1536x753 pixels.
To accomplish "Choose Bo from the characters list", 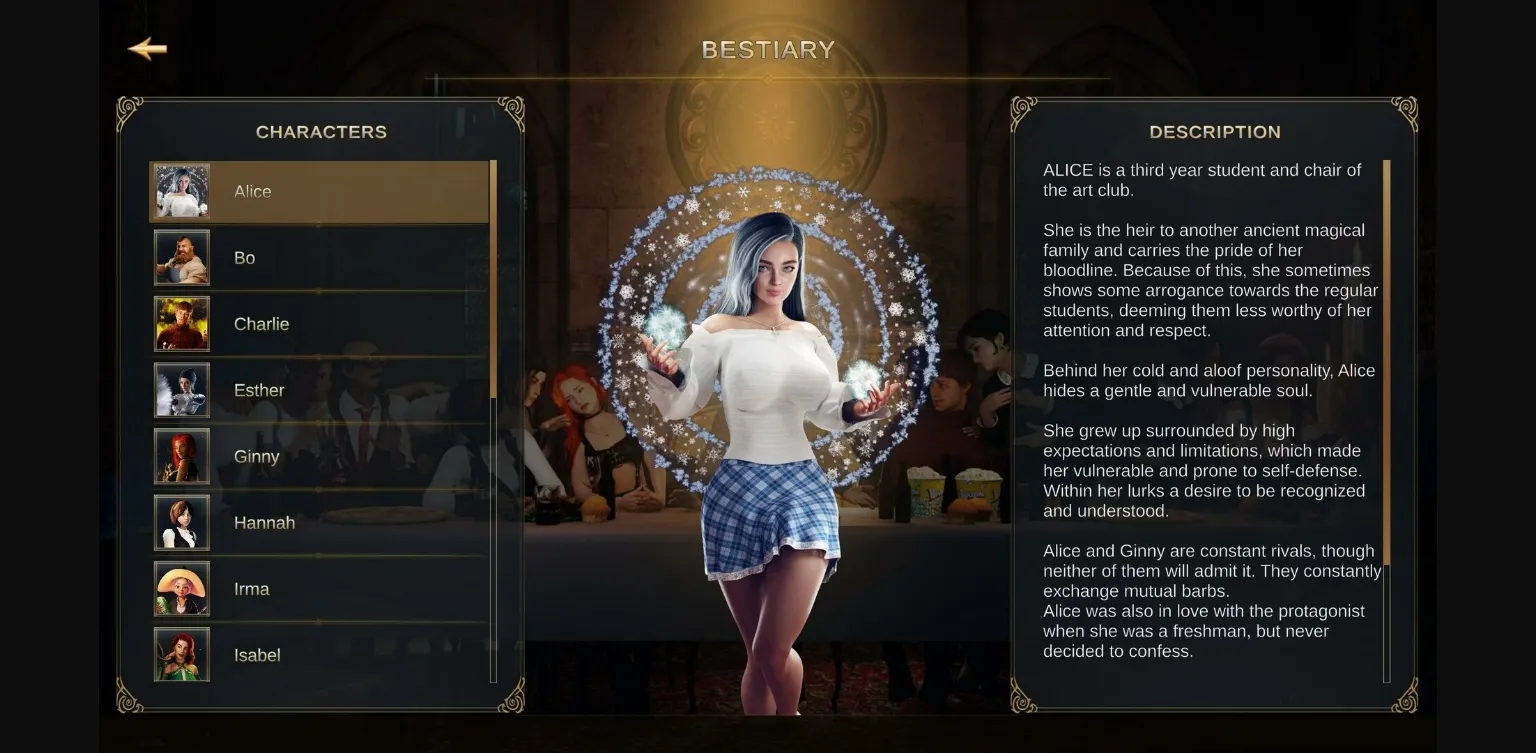I will [x=318, y=258].
